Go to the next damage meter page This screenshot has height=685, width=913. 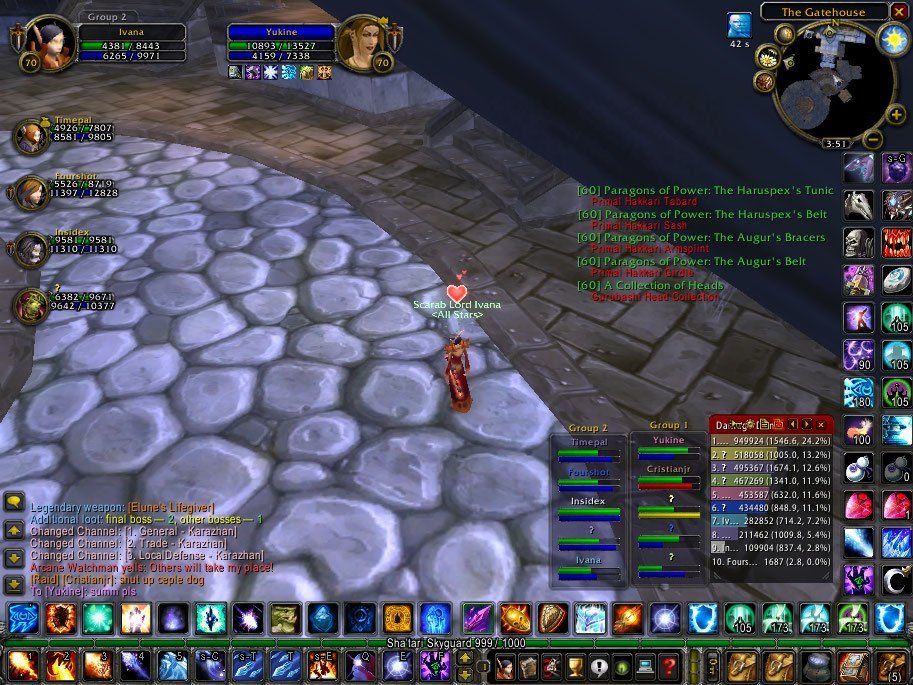807,425
